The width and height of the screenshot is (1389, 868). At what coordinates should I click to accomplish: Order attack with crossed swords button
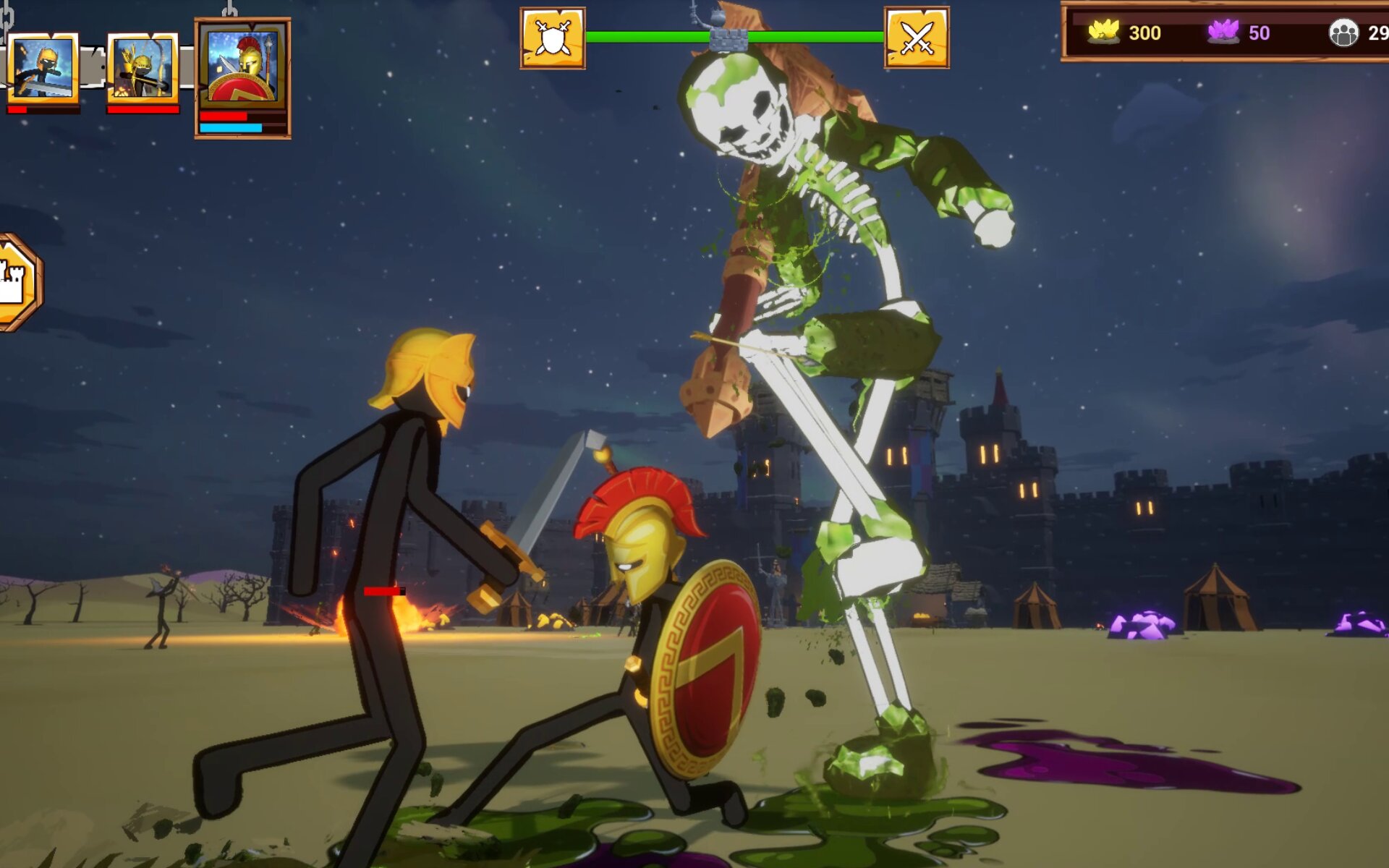917,38
